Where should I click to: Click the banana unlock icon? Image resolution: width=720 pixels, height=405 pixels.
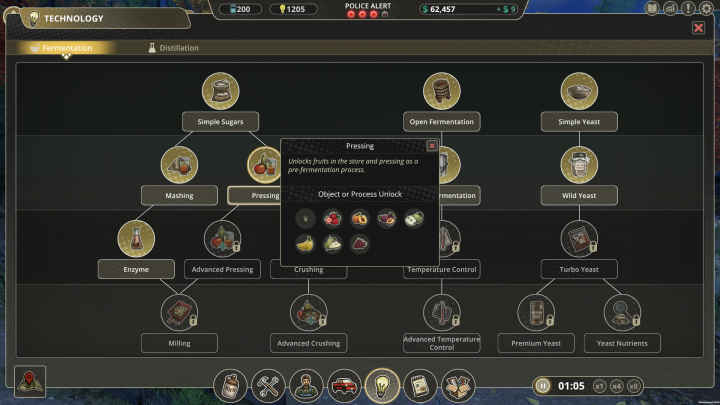click(304, 243)
